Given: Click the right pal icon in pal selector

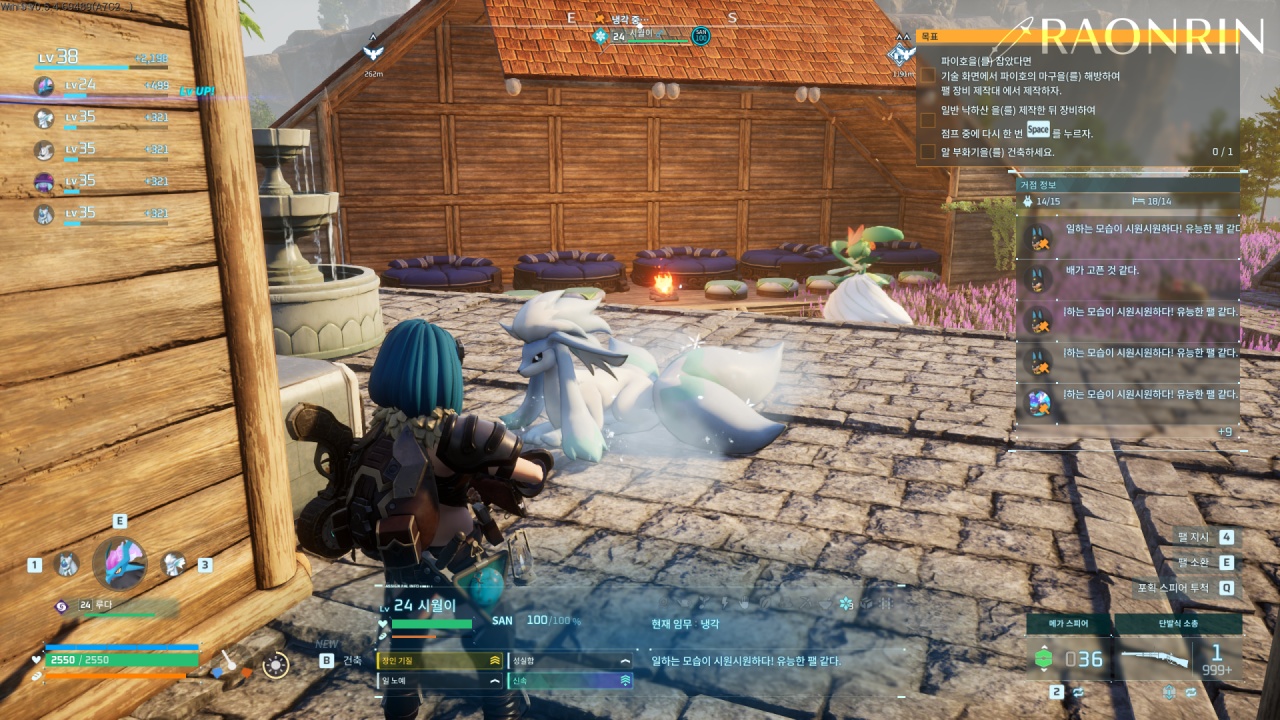Looking at the screenshot, I should click(174, 565).
